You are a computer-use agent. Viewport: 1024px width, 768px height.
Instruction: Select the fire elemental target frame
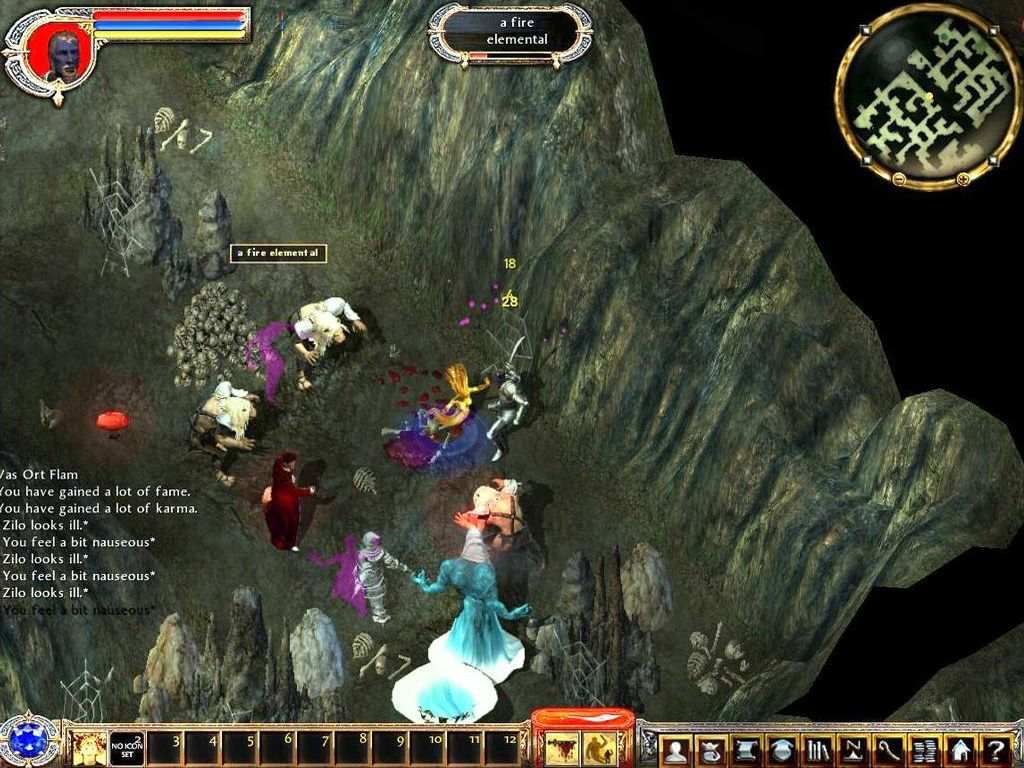pos(510,31)
